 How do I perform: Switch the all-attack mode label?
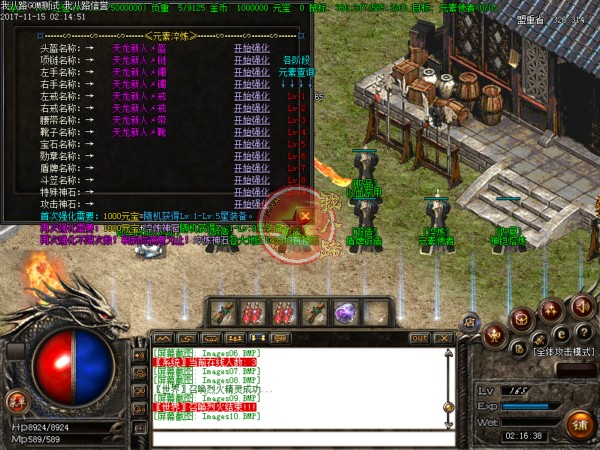tap(563, 353)
